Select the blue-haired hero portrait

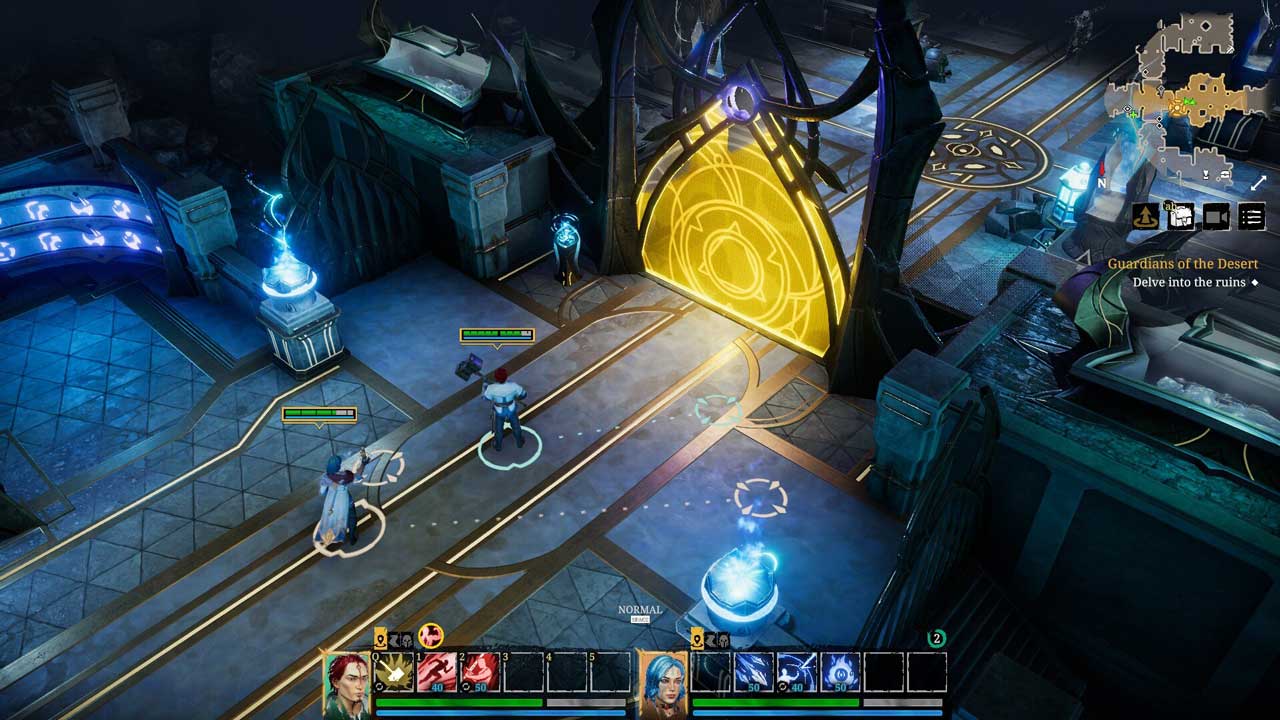click(663, 684)
